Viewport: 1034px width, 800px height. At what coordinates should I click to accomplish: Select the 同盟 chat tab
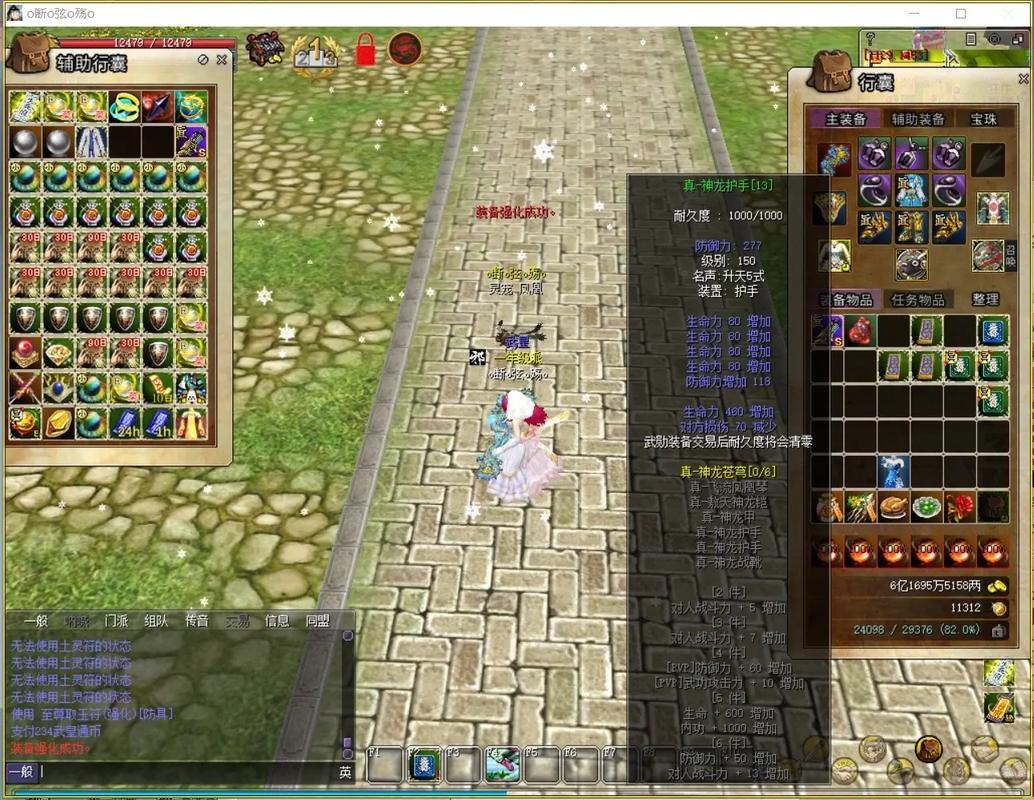(317, 621)
